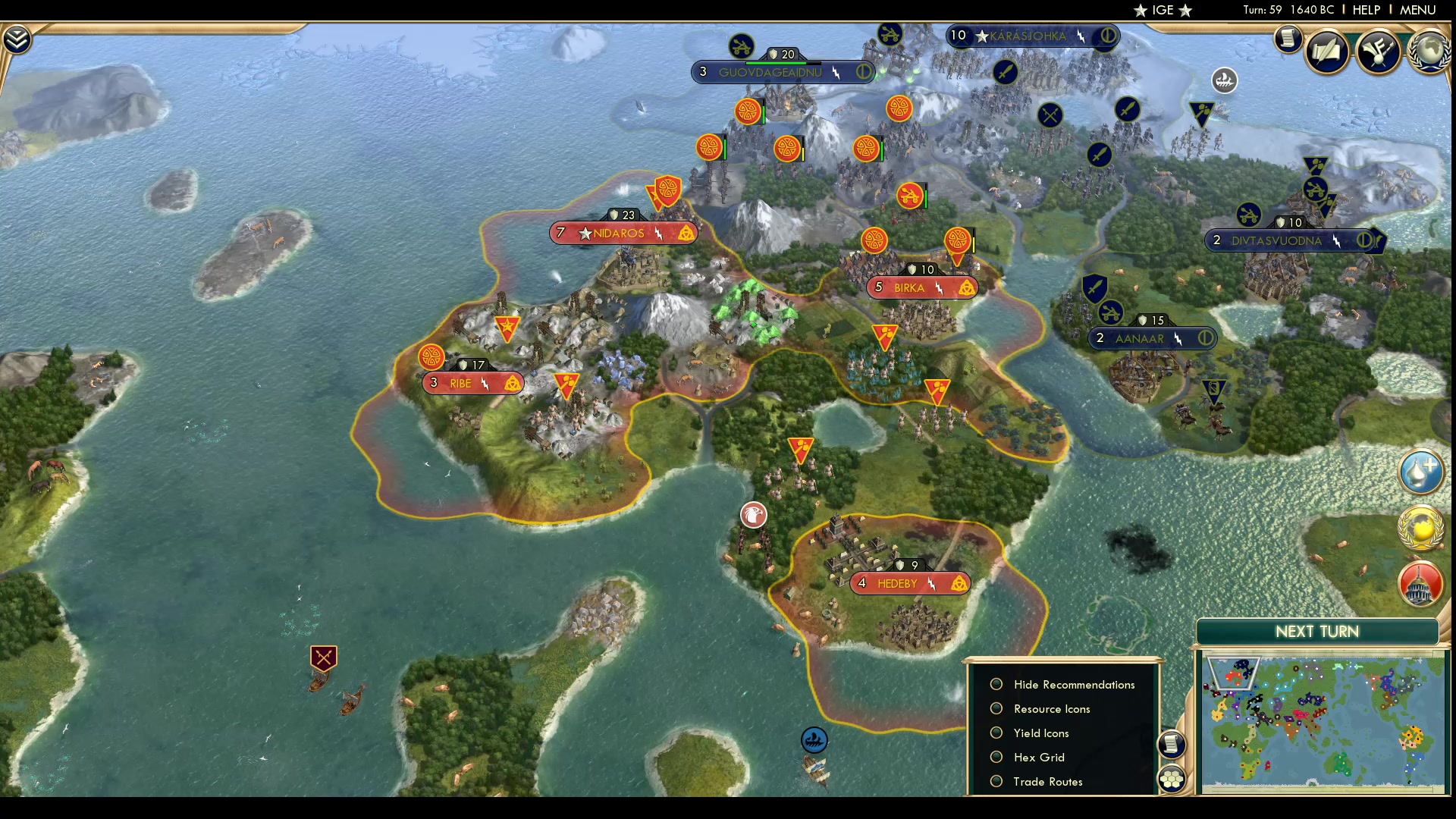Turn on the Hex Grid overlay
Viewport: 1456px width, 819px height.
point(996,757)
